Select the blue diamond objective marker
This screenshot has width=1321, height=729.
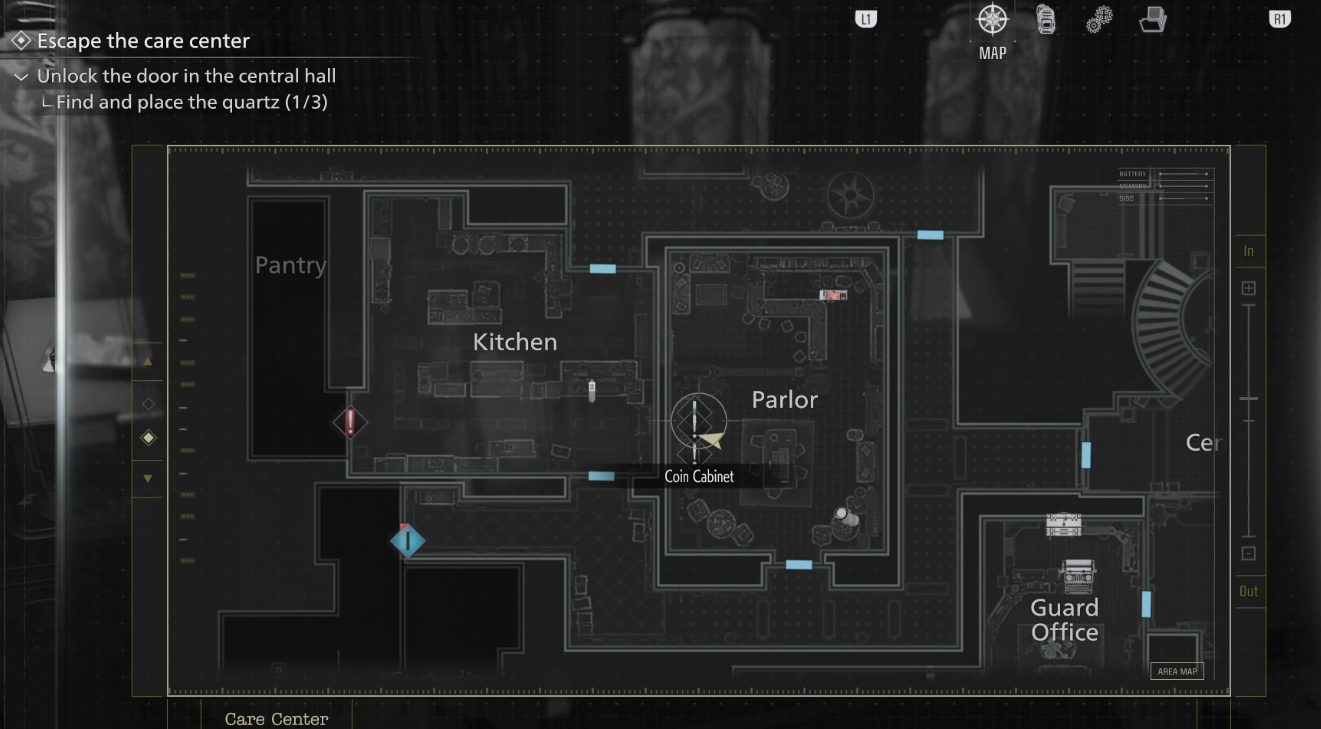[407, 541]
